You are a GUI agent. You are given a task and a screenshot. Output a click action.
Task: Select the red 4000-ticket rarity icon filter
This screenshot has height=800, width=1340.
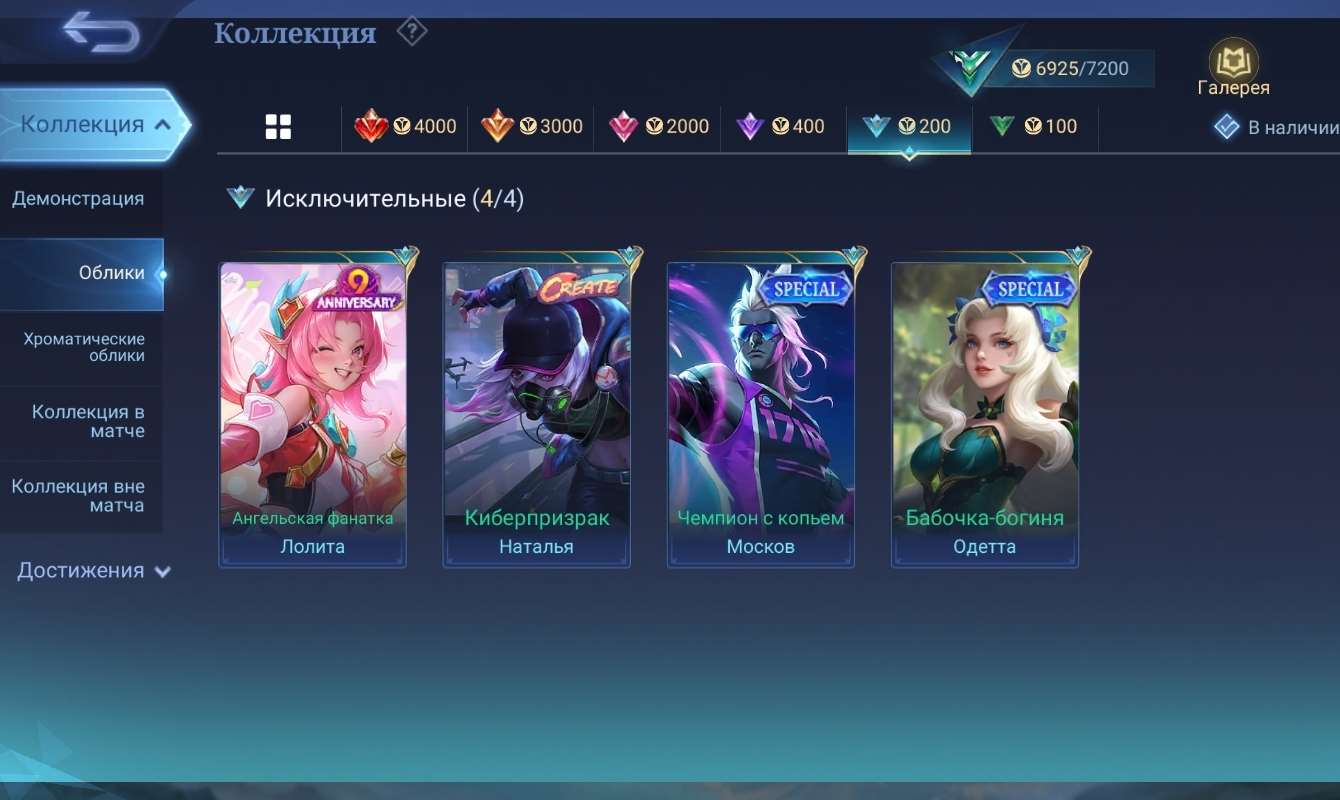pyautogui.click(x=405, y=126)
